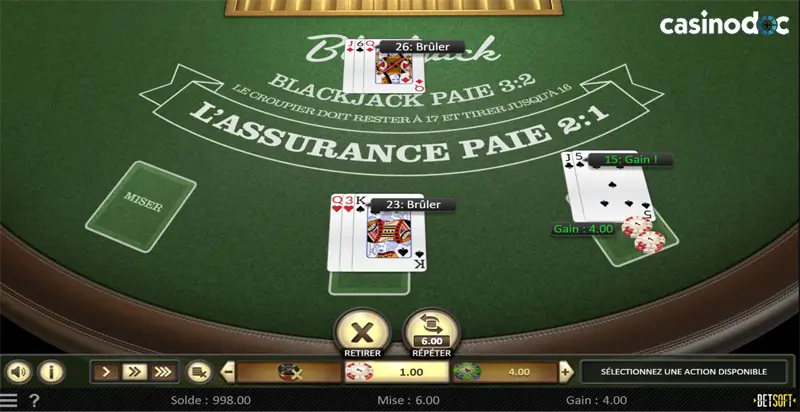Click the chip with X remove-bet icon
The height and width of the screenshot is (412, 800).
pos(289,372)
